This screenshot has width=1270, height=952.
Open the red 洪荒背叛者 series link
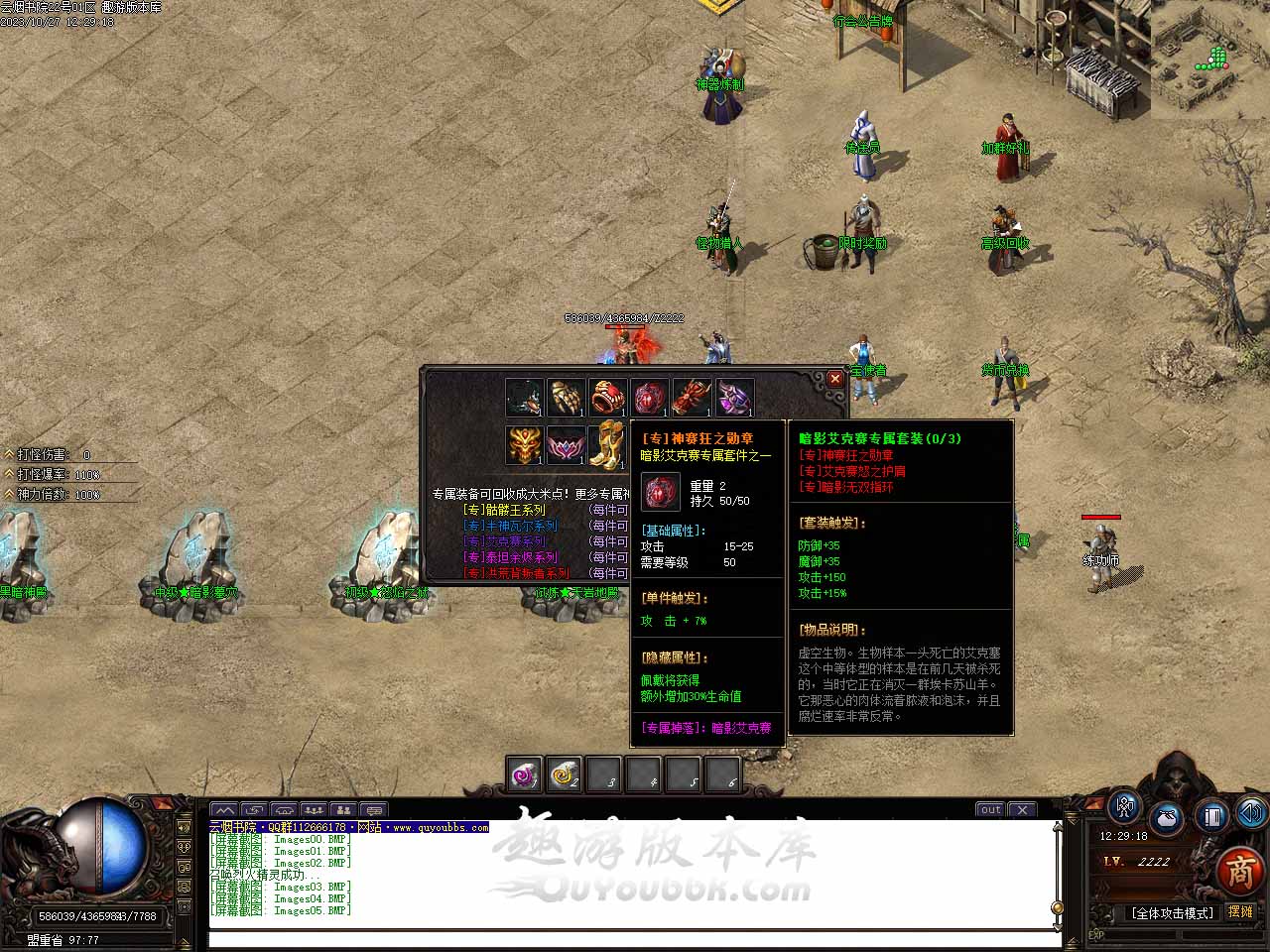516,573
